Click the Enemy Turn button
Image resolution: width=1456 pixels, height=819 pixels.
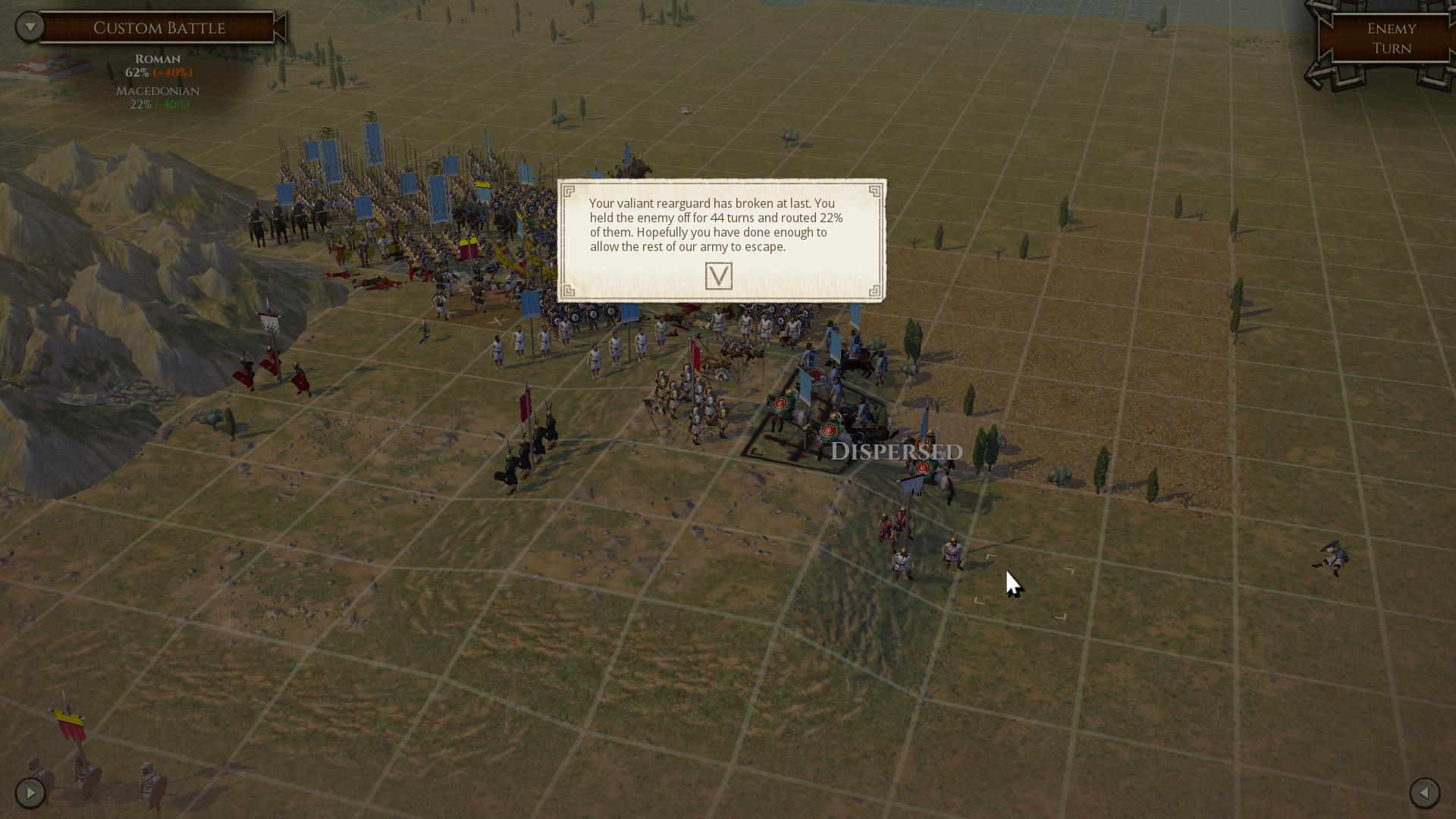click(1391, 39)
